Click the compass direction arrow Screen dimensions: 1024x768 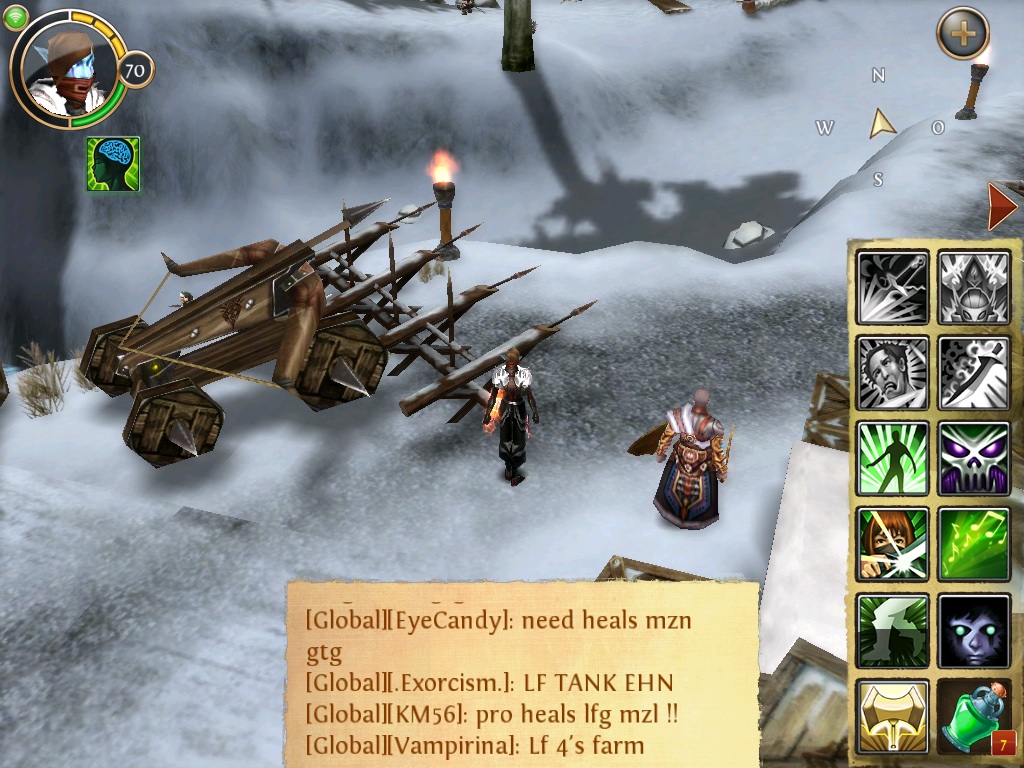(x=881, y=124)
